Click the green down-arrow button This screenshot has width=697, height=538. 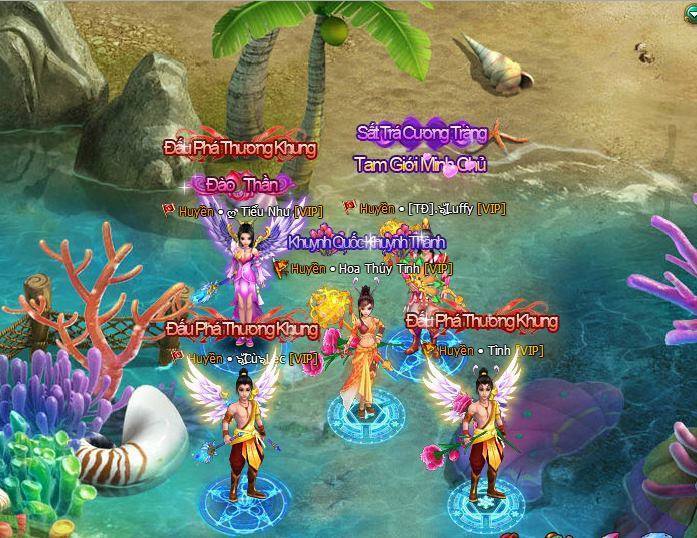690,12
